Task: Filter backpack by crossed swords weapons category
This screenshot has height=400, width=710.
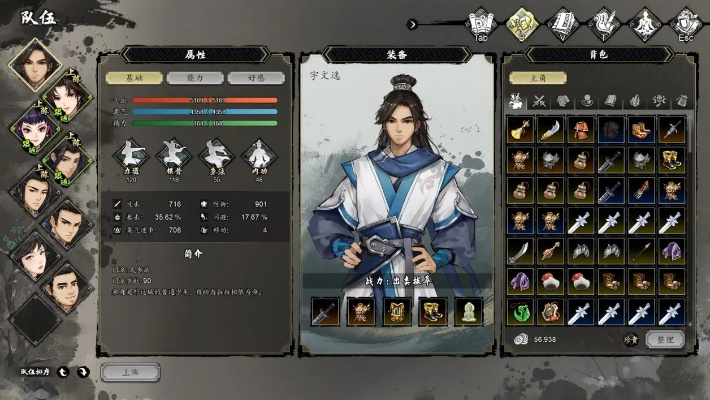Action: pyautogui.click(x=539, y=101)
